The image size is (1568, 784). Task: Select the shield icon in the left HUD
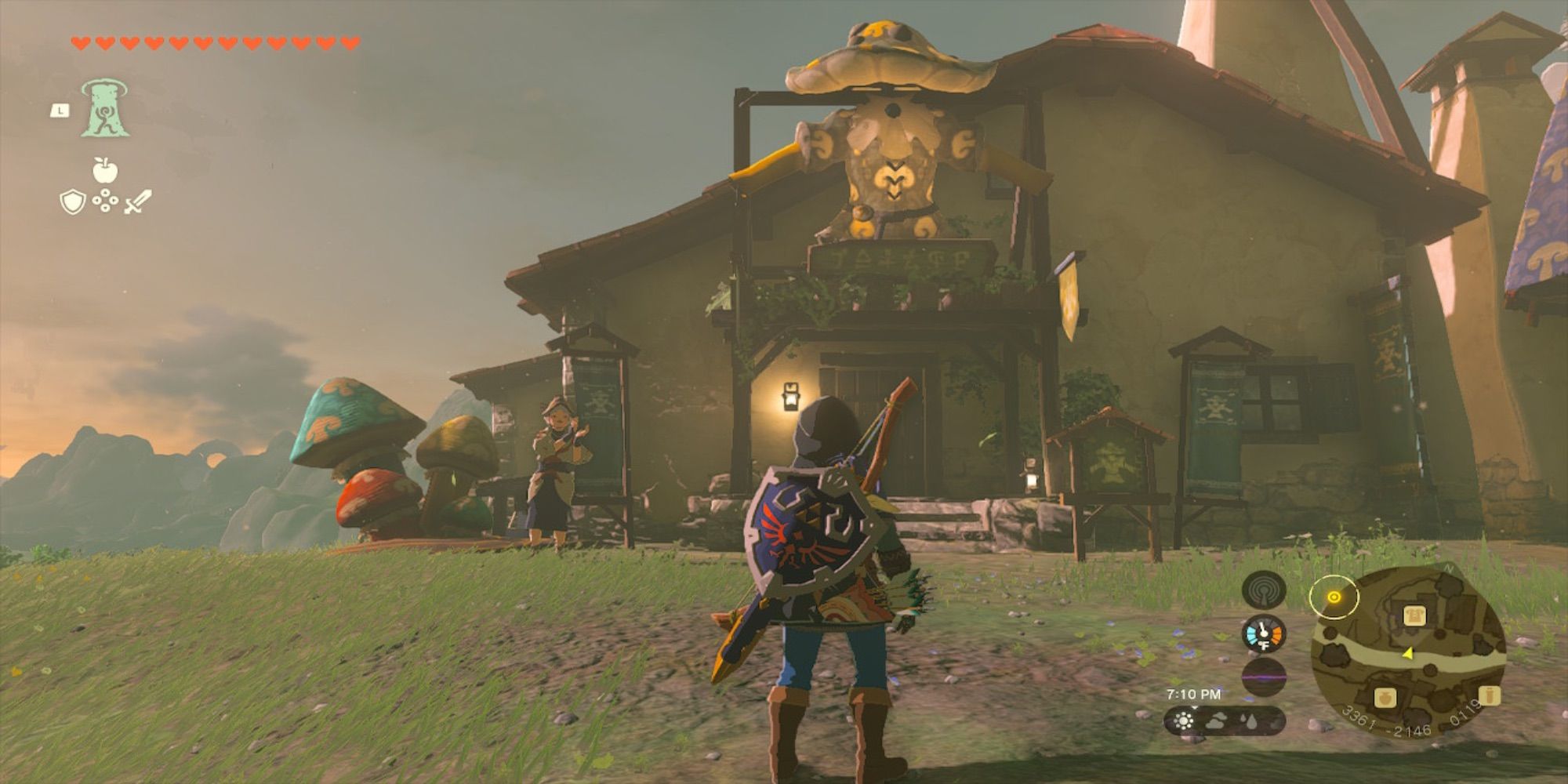73,200
